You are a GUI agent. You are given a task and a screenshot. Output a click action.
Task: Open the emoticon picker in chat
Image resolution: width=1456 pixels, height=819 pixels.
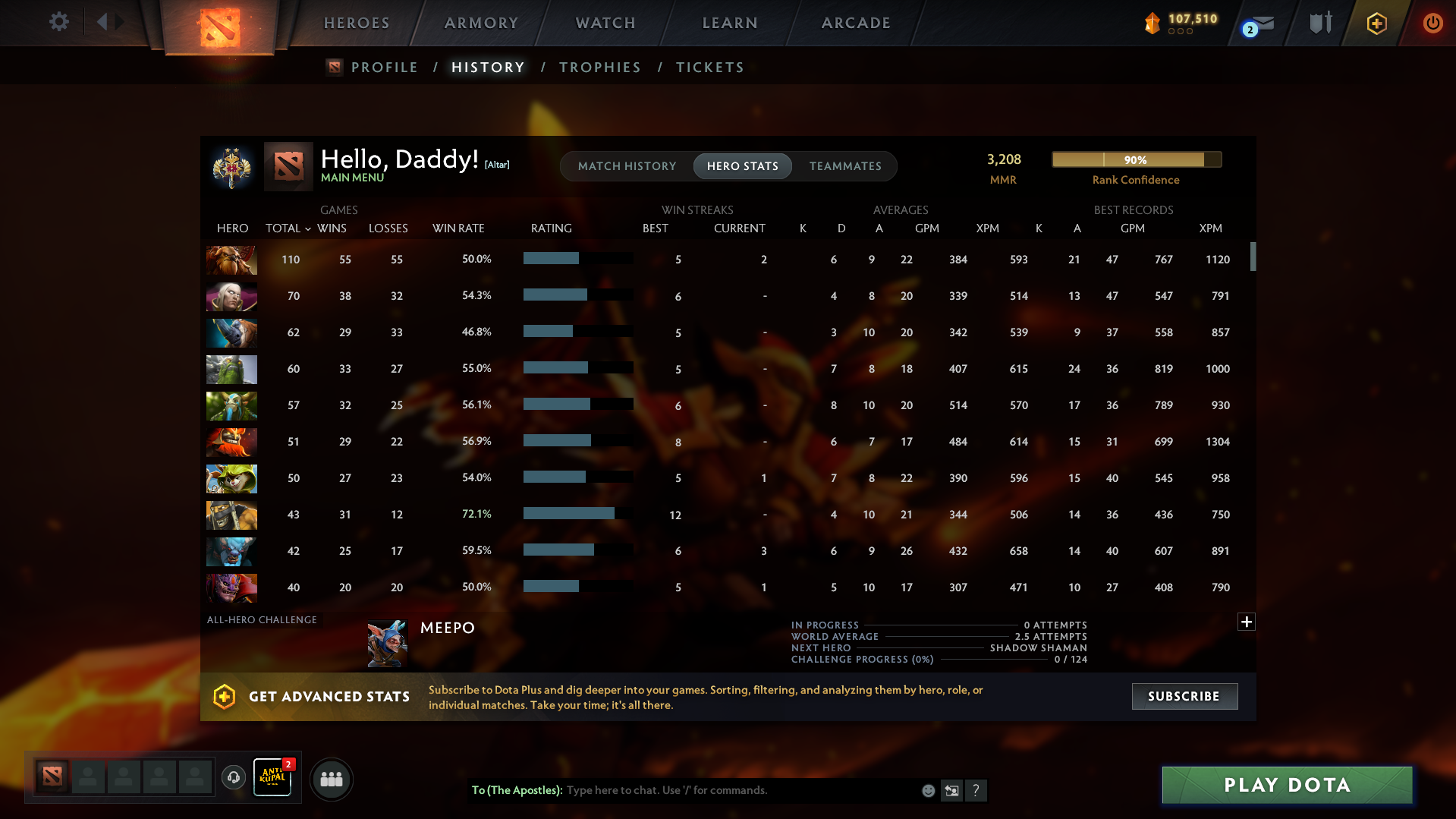coord(927,790)
